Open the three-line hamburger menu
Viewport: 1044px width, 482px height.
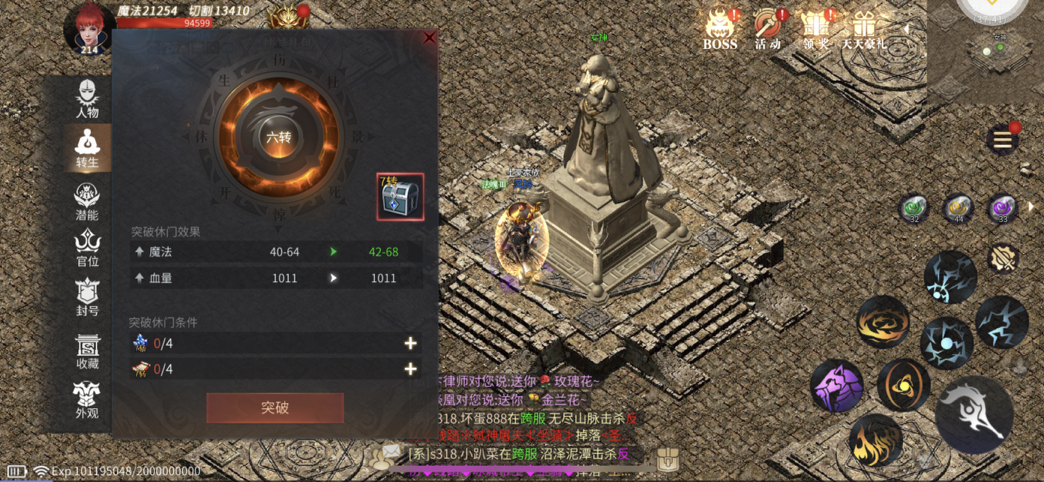tap(1001, 140)
